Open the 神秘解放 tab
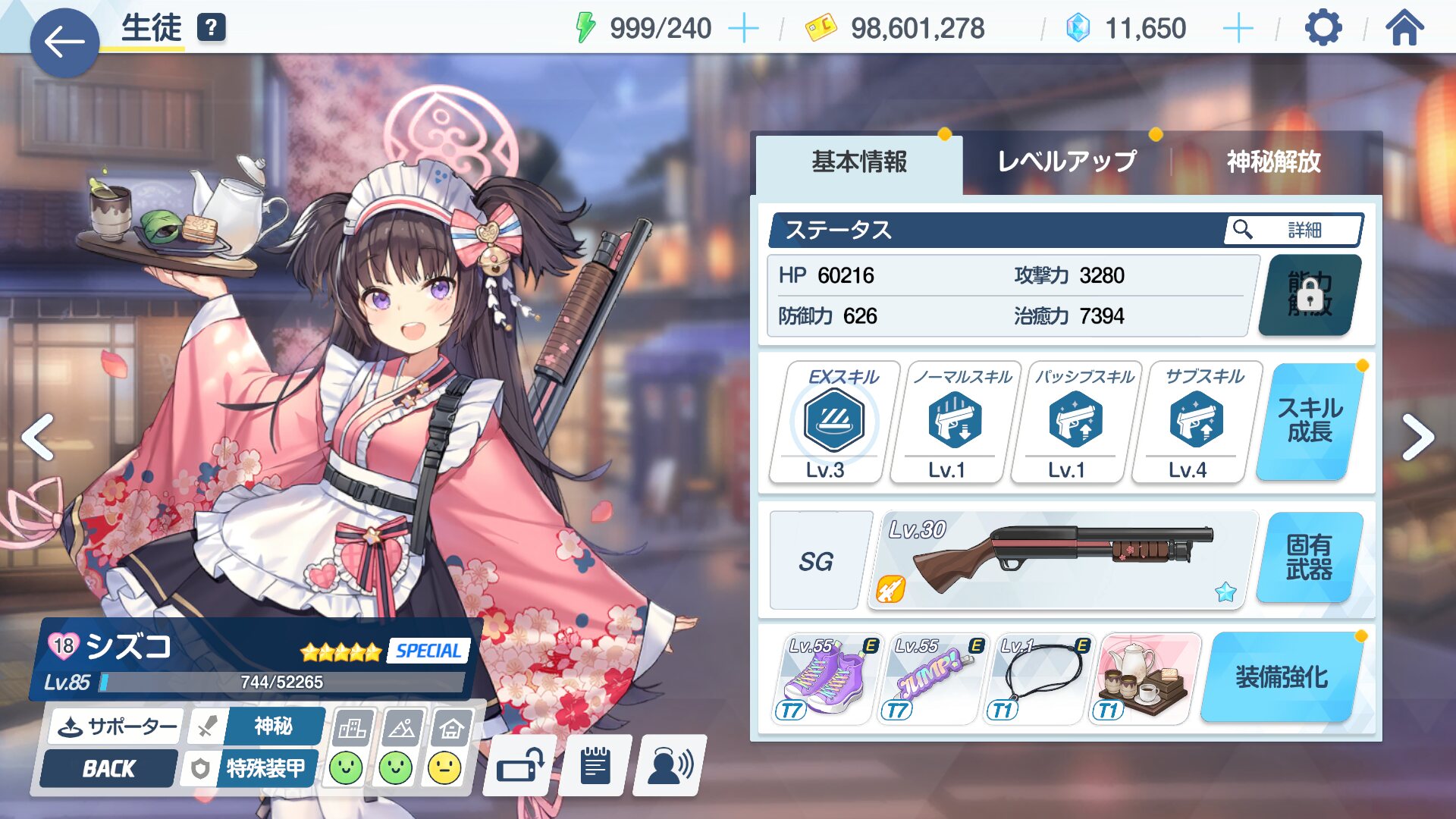This screenshot has width=1456, height=819. point(1273,162)
